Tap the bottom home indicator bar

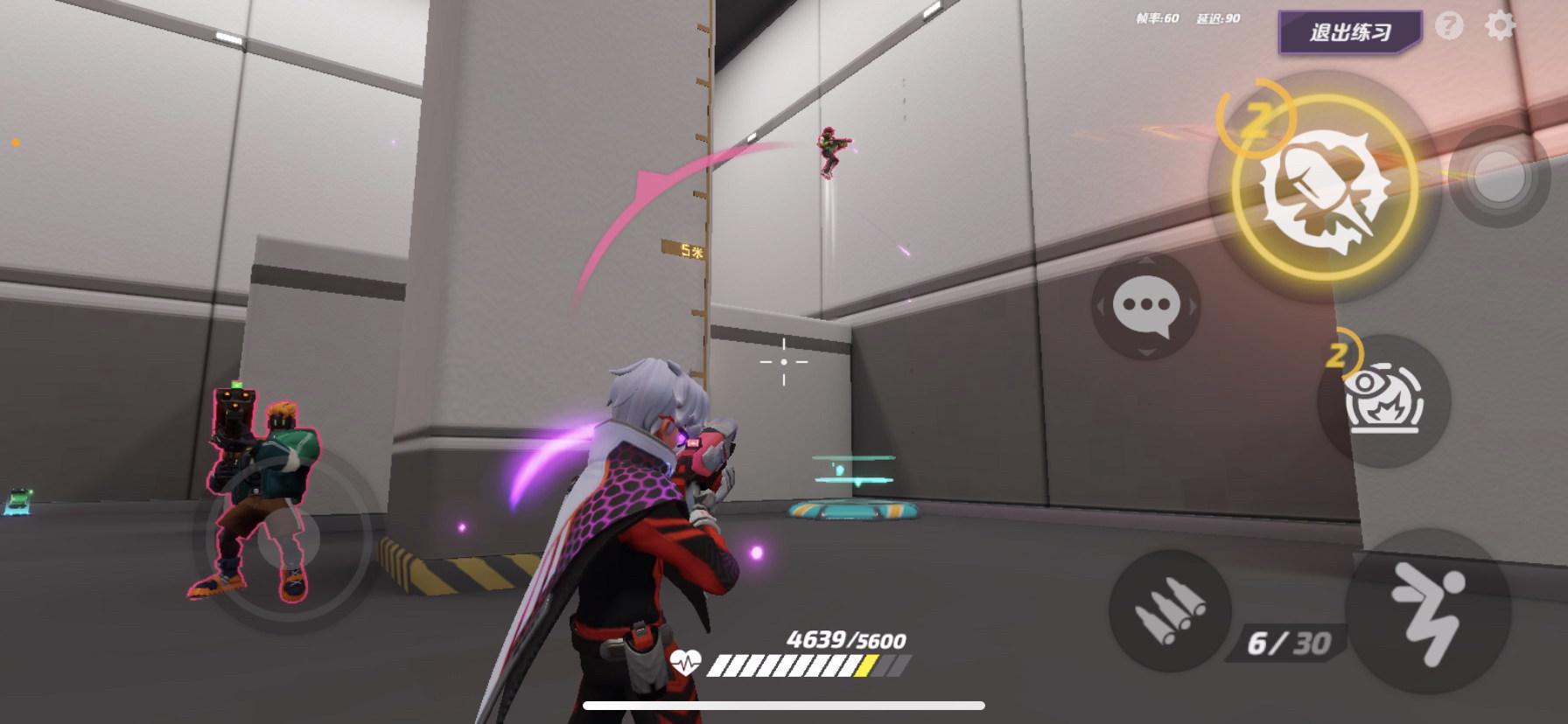coord(784,707)
